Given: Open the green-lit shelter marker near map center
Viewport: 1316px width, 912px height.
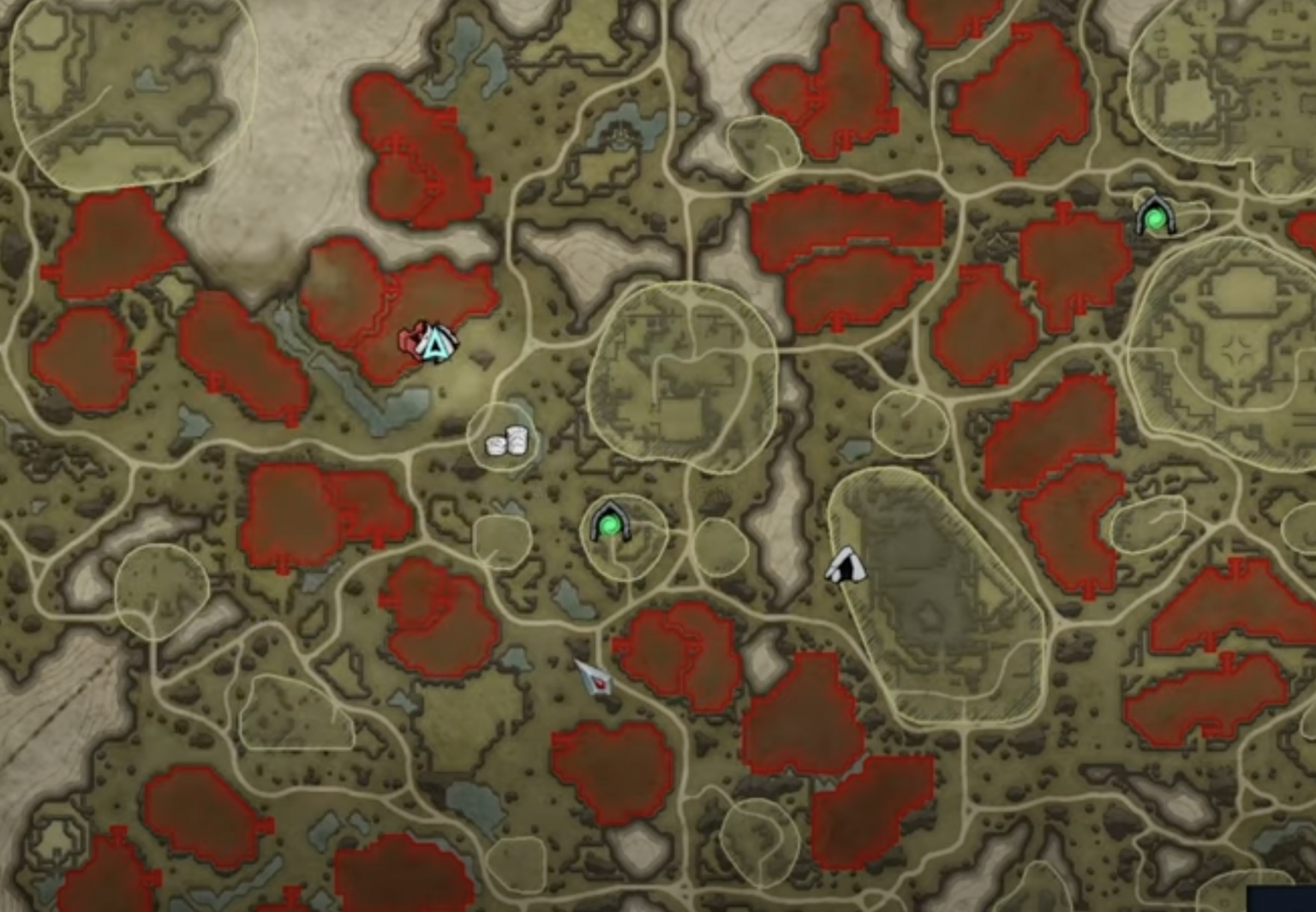Looking at the screenshot, I should [610, 525].
